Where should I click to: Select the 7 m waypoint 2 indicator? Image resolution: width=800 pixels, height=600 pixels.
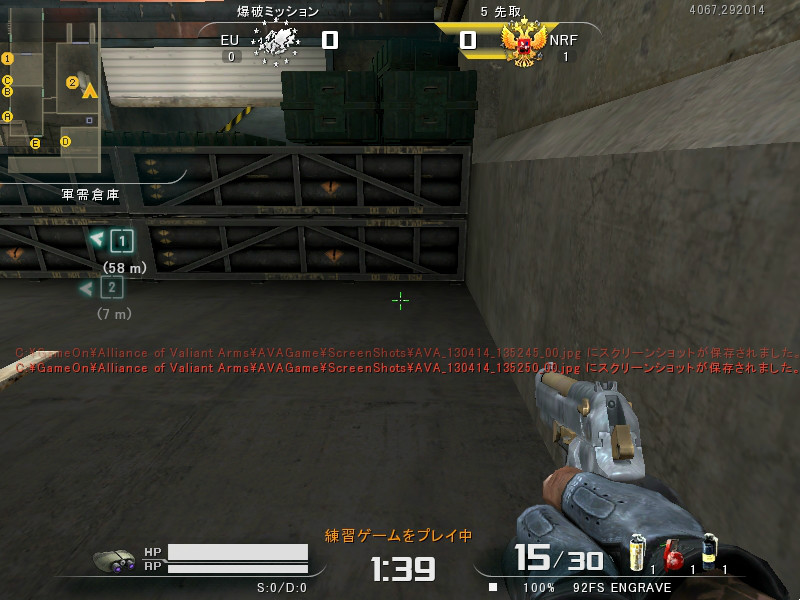(x=111, y=288)
